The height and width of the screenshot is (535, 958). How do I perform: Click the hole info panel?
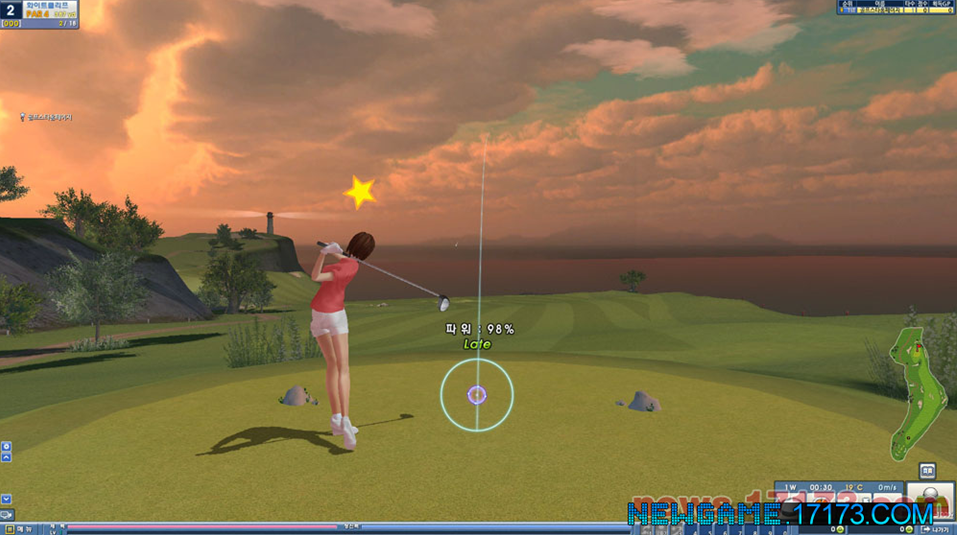(41, 14)
